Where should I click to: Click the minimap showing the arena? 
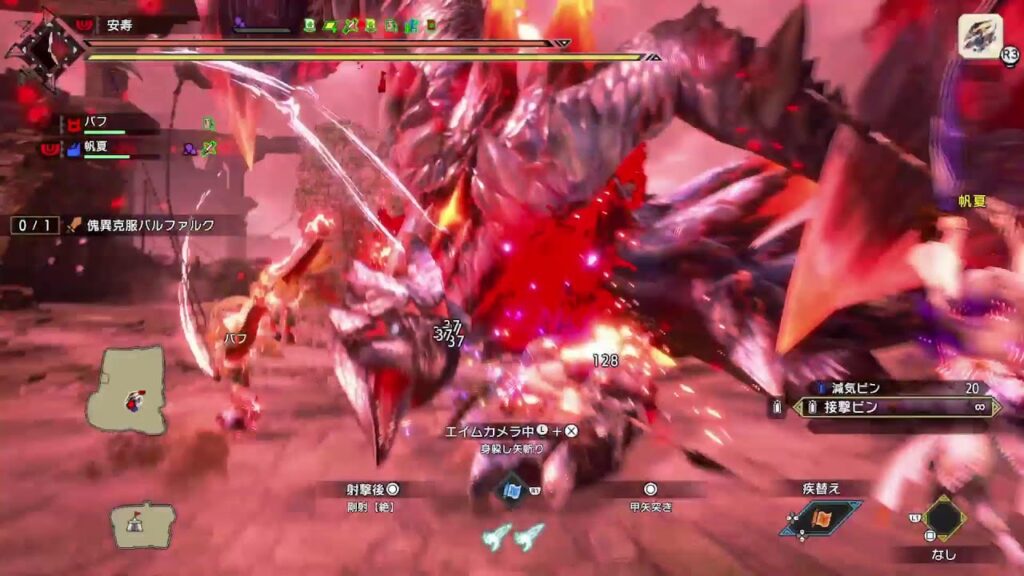(127, 390)
